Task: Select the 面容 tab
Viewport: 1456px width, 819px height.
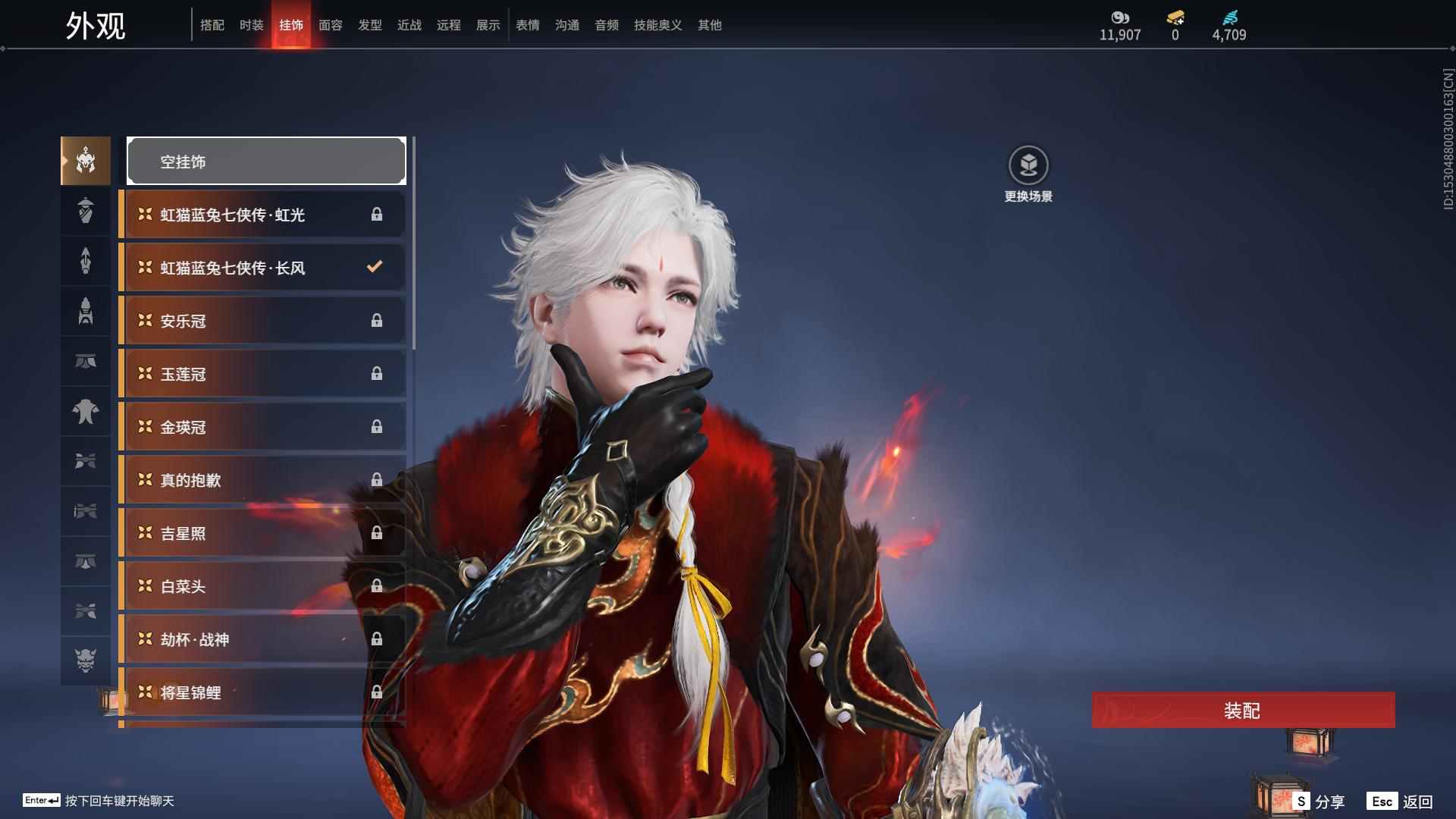Action: point(331,25)
